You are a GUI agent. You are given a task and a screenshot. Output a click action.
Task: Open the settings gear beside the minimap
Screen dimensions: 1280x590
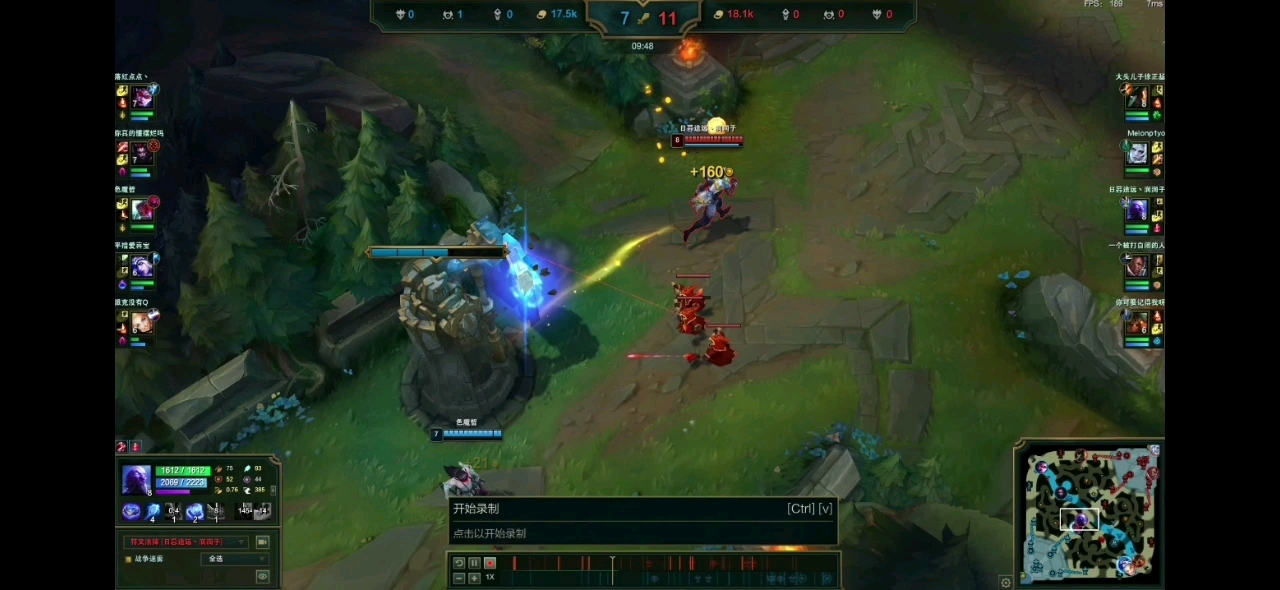click(1006, 582)
